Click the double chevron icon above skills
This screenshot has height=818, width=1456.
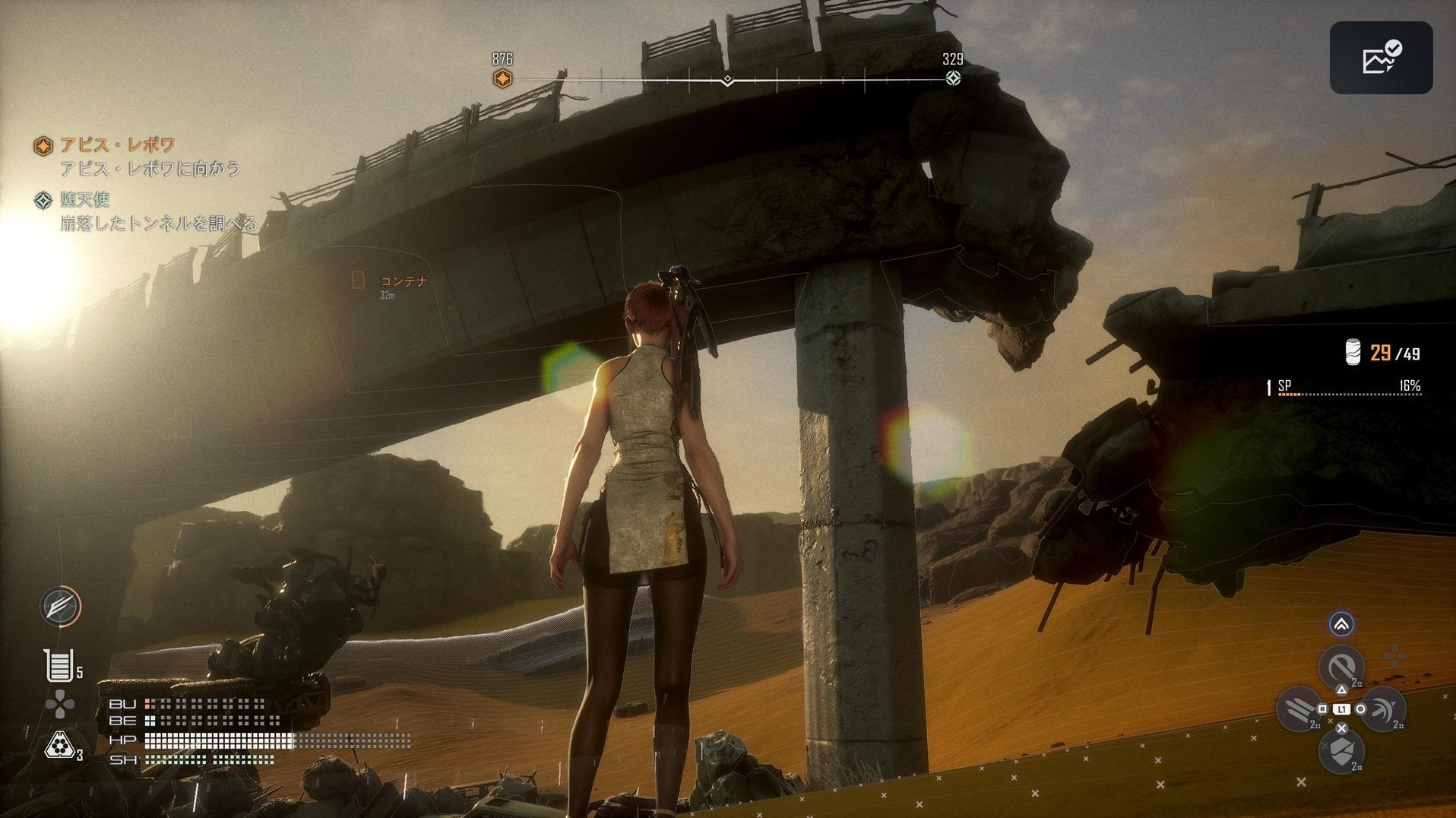1341,624
